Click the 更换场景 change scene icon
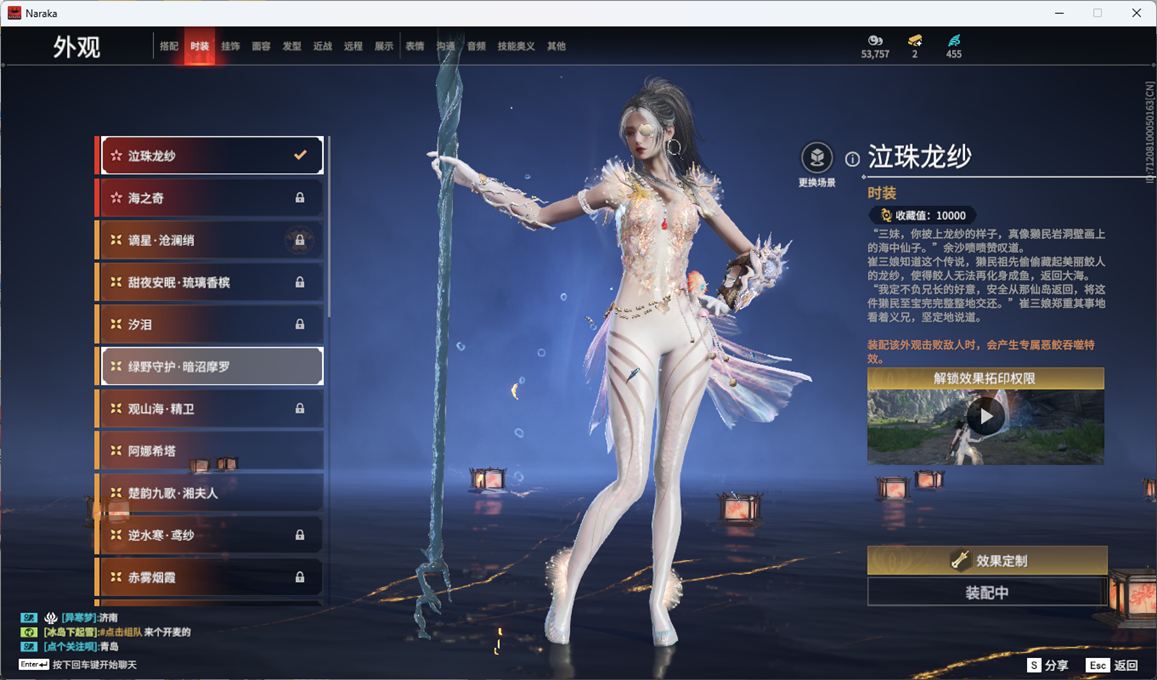 point(817,158)
